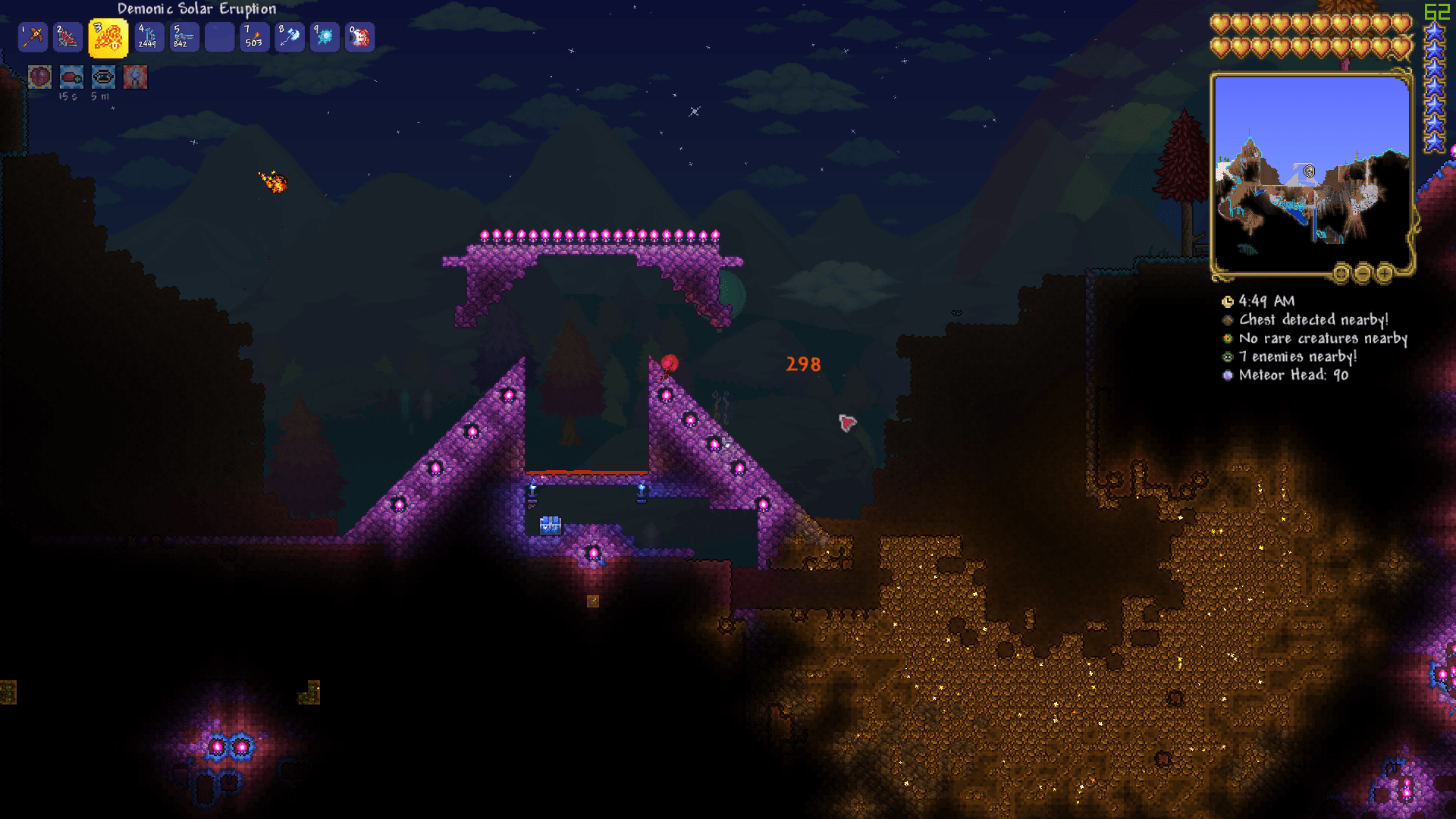Select the gun in hotbar slot 5
Screen dimensions: 1456x819
[184, 36]
